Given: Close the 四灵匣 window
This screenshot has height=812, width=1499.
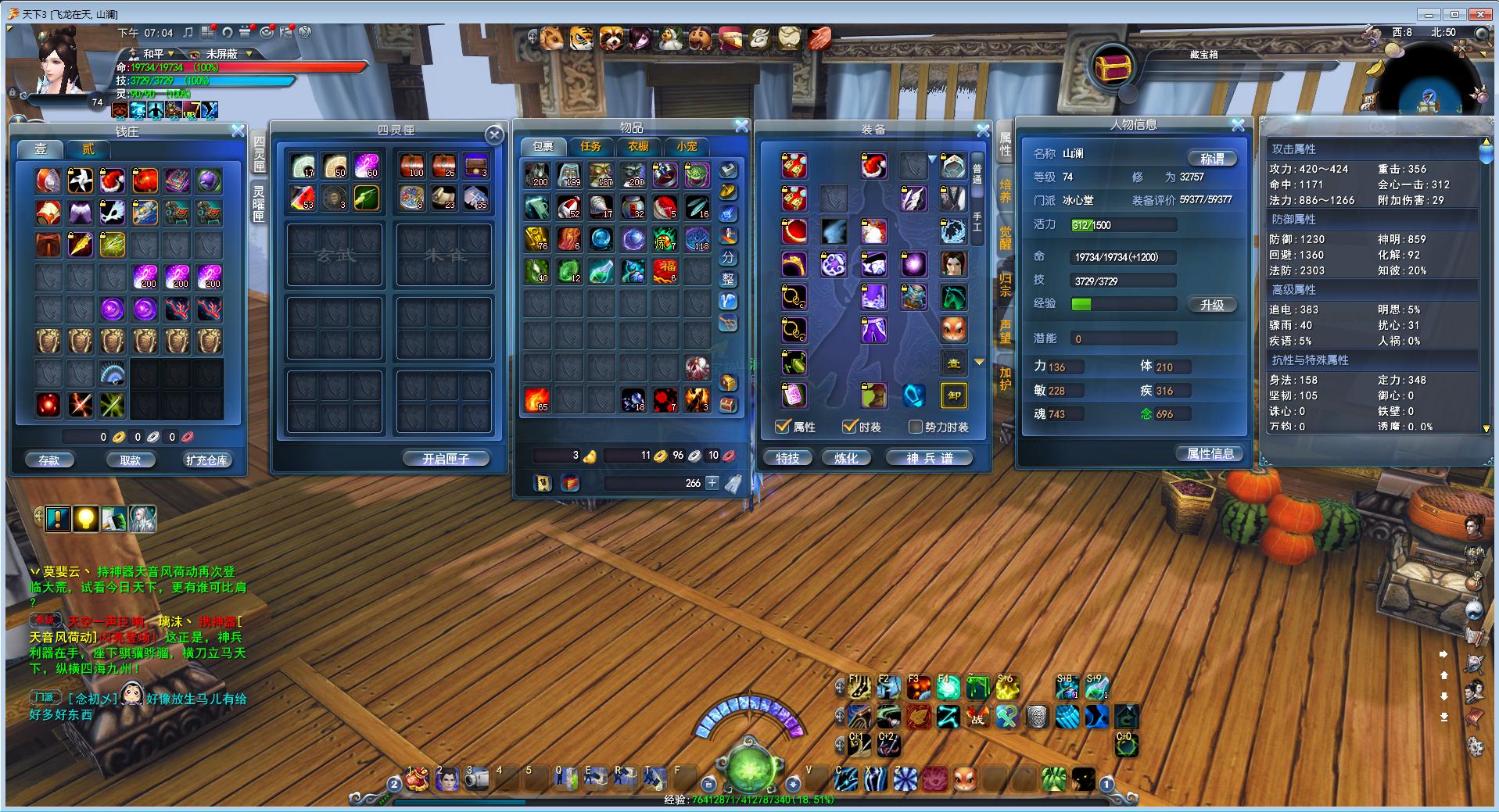Looking at the screenshot, I should click(494, 135).
